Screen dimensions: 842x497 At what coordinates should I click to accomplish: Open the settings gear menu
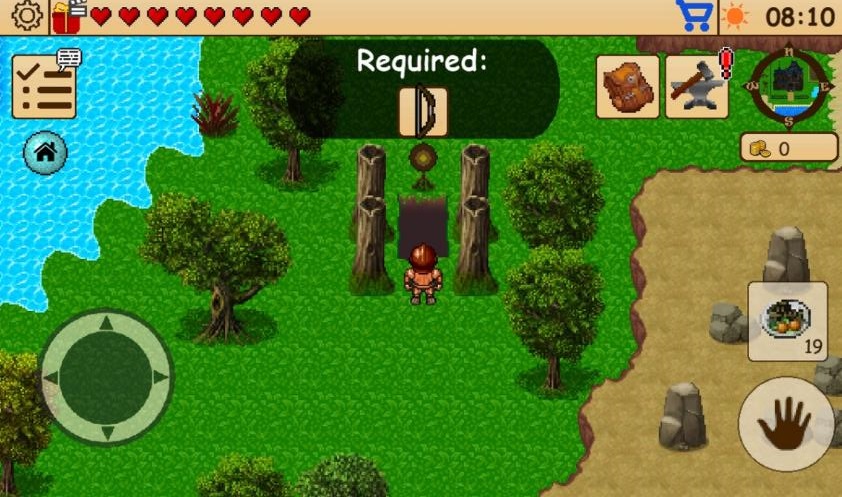pos(24,16)
